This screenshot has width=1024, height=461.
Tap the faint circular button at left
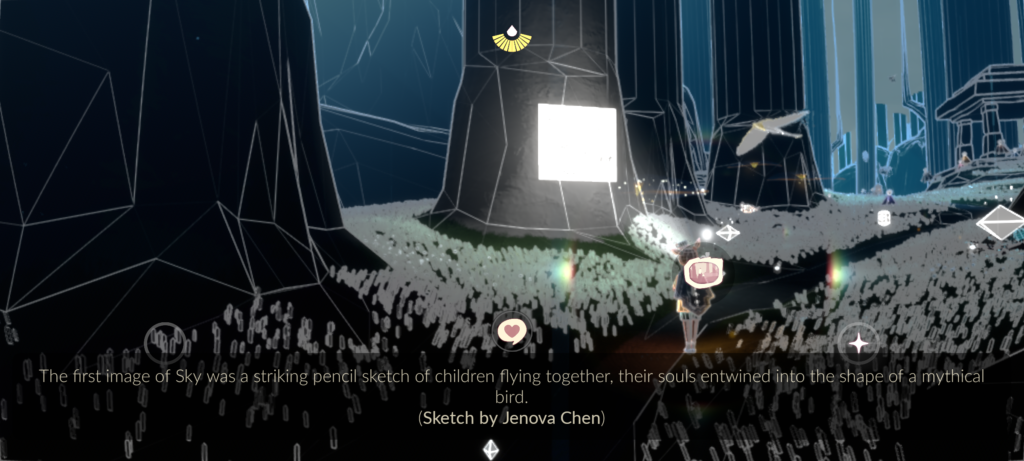[x=163, y=344]
